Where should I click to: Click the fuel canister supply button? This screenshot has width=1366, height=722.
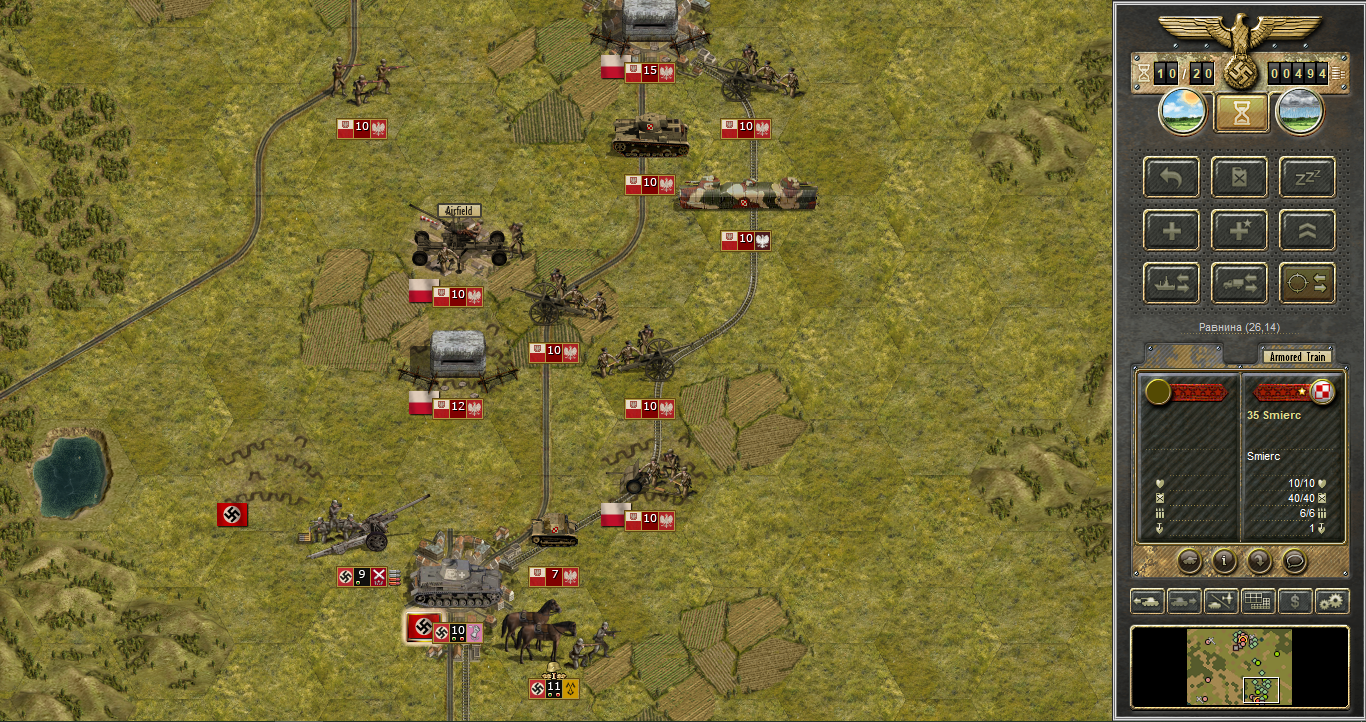click(x=1240, y=178)
